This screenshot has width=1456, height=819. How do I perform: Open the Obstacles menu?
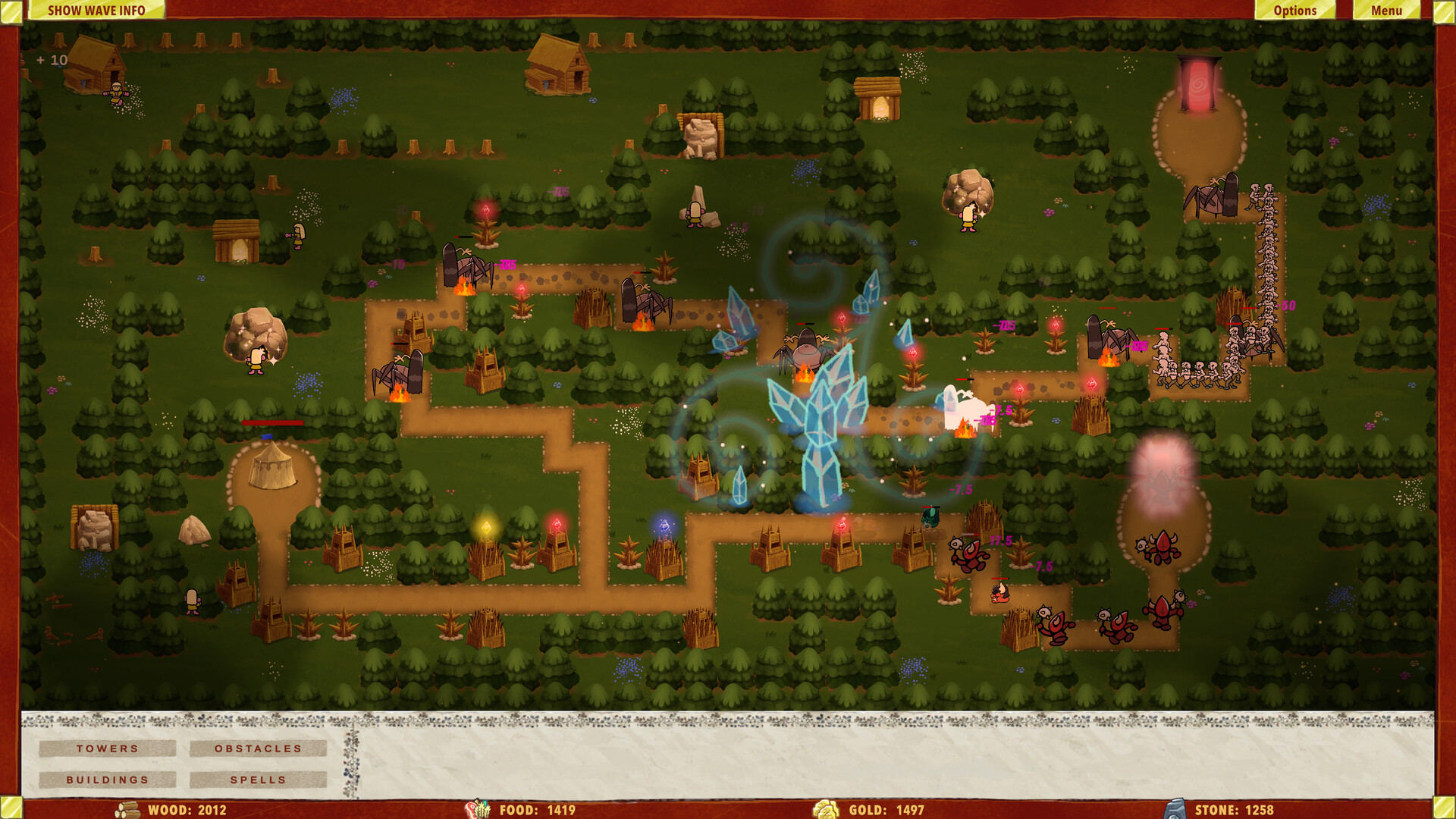click(258, 748)
